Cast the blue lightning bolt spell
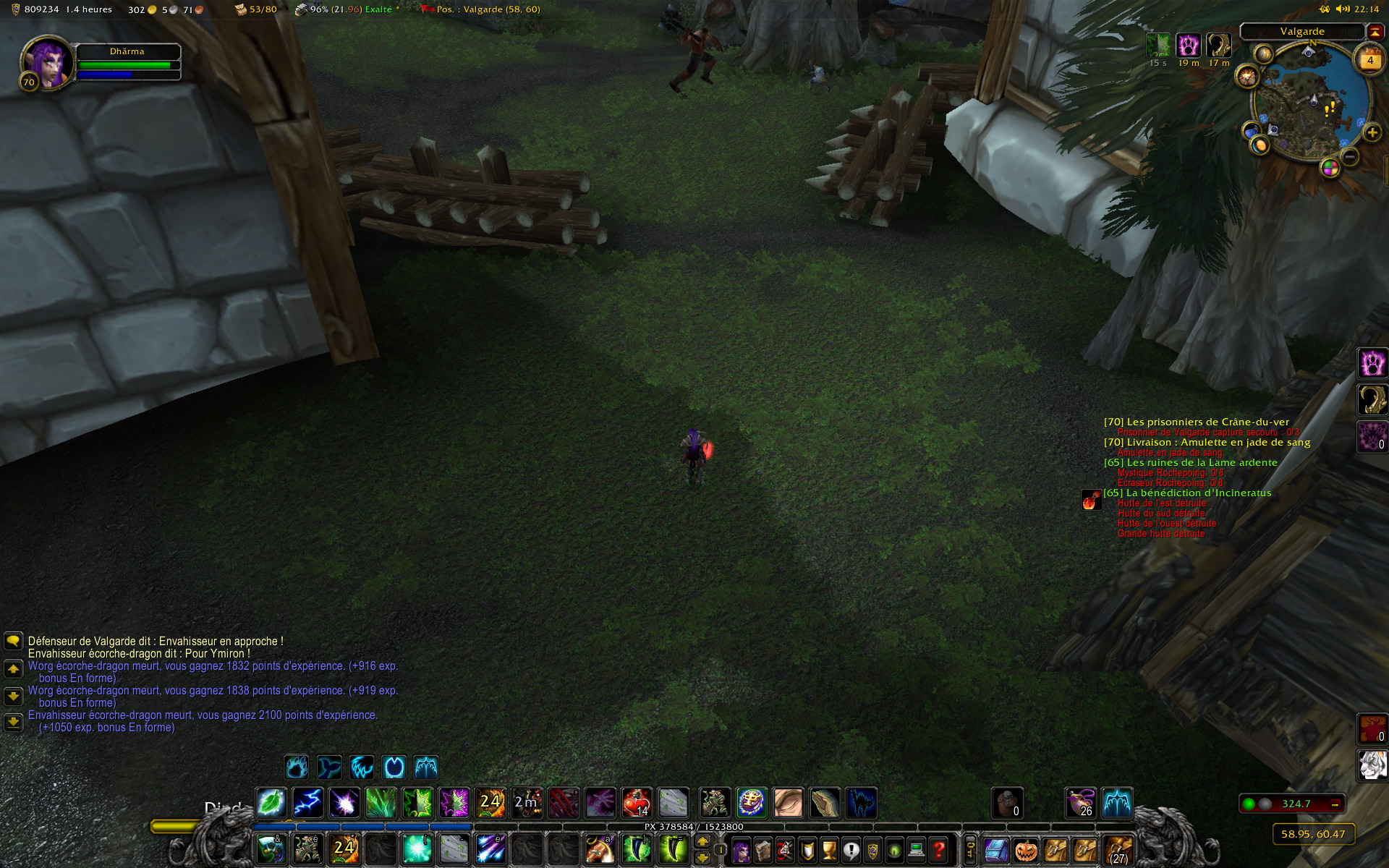The height and width of the screenshot is (868, 1389). 307,803
